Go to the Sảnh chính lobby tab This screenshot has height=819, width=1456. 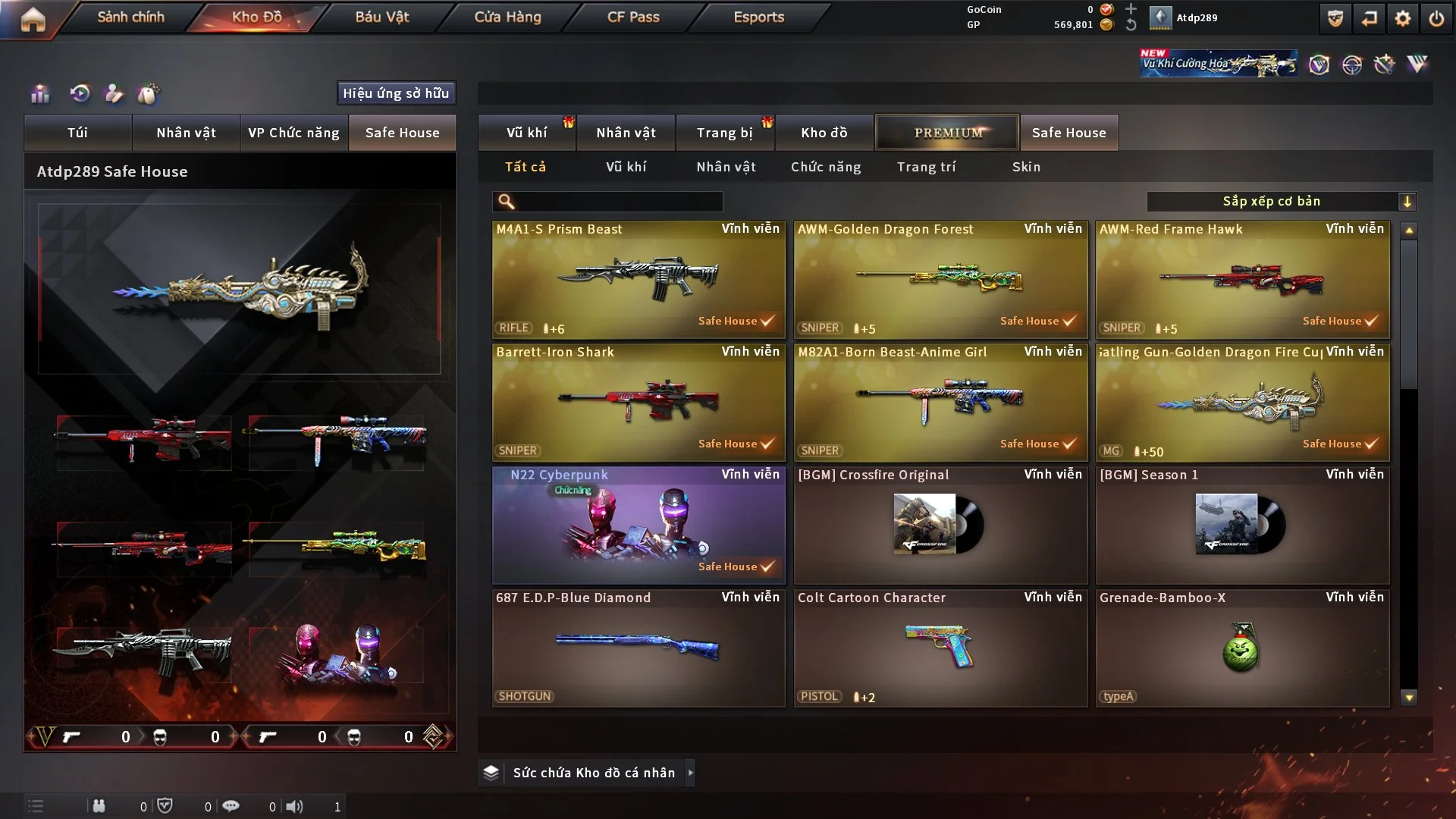(x=130, y=17)
